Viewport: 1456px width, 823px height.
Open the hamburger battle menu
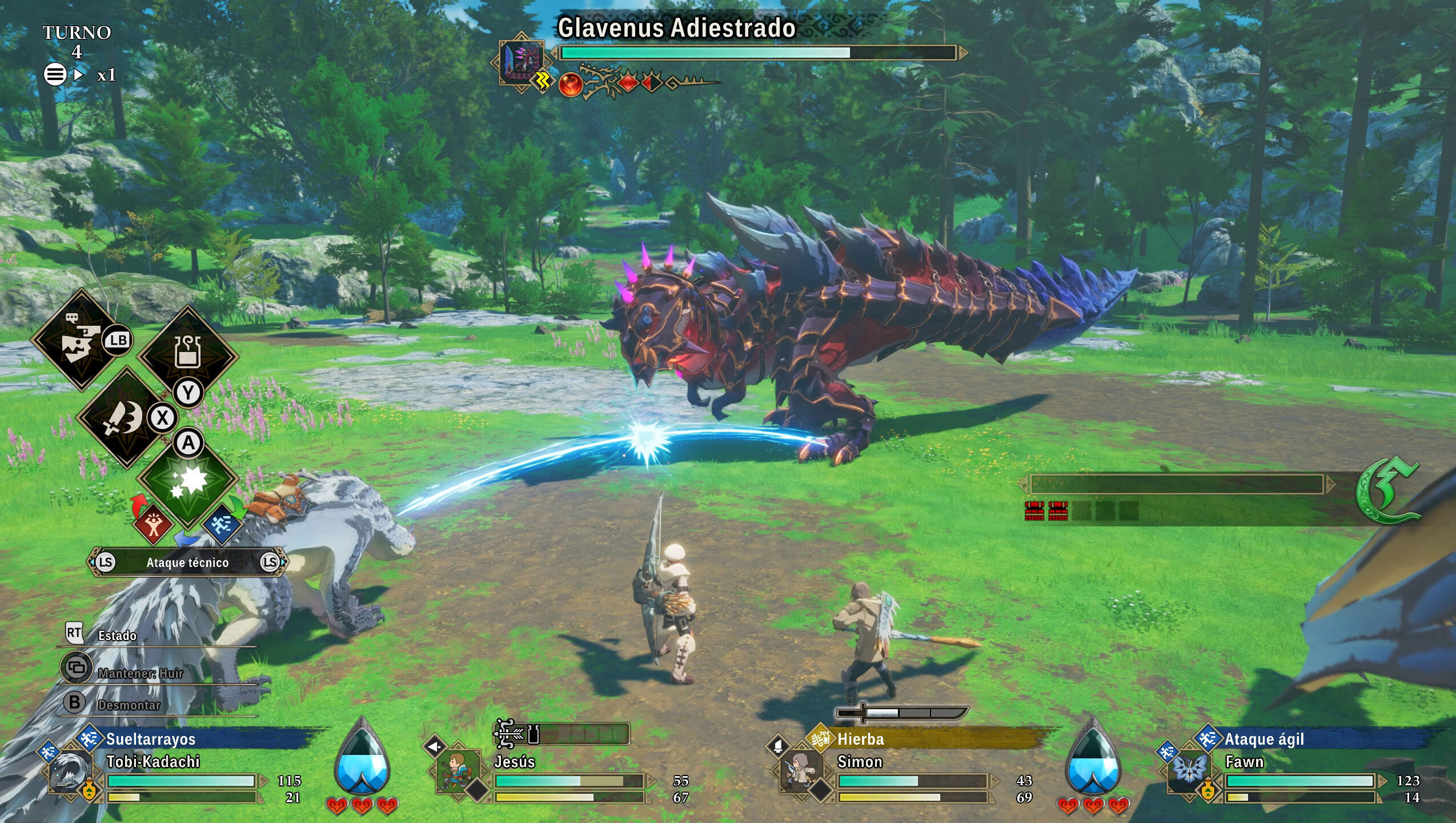pos(55,74)
